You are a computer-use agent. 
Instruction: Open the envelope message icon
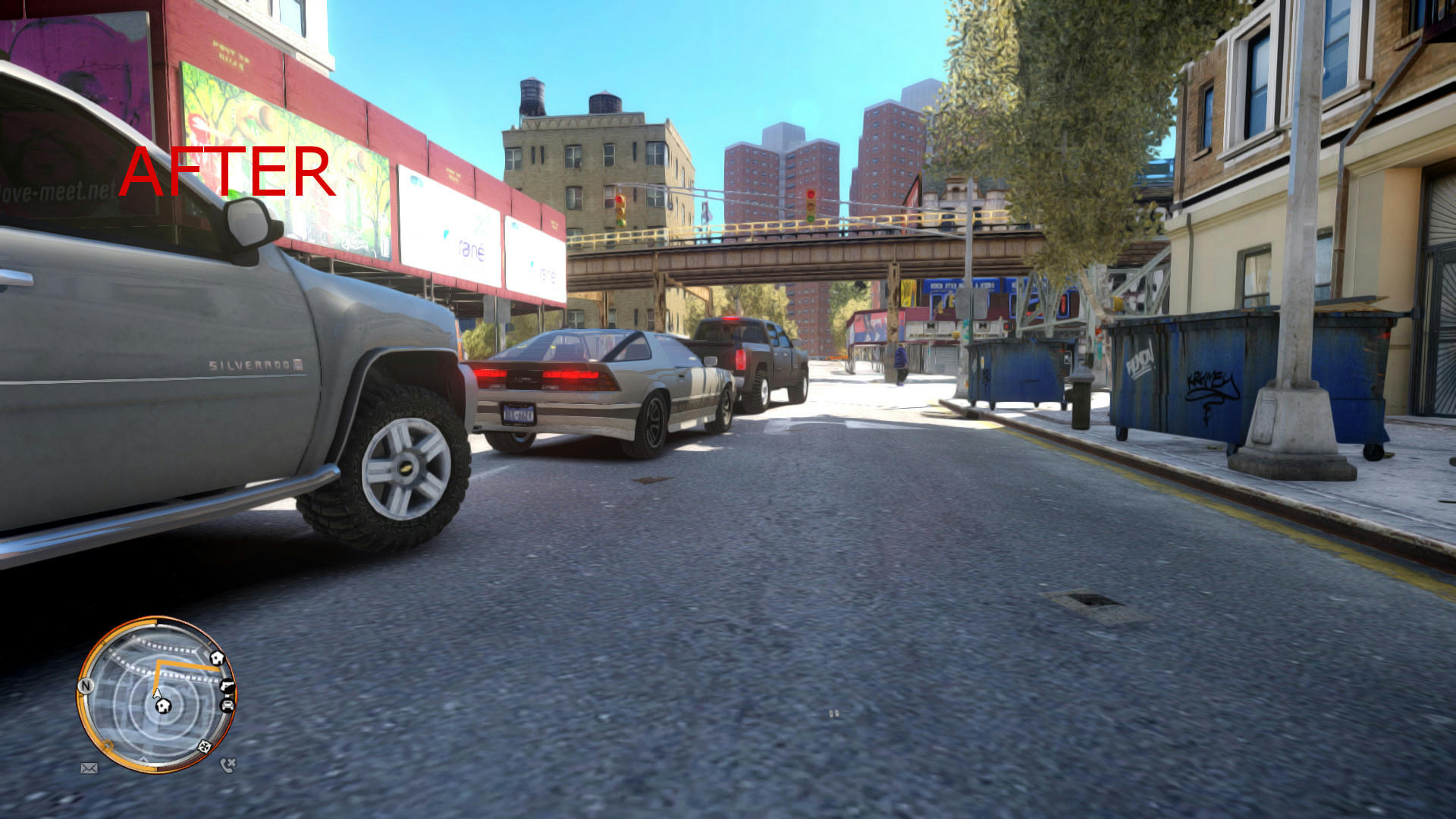(89, 768)
